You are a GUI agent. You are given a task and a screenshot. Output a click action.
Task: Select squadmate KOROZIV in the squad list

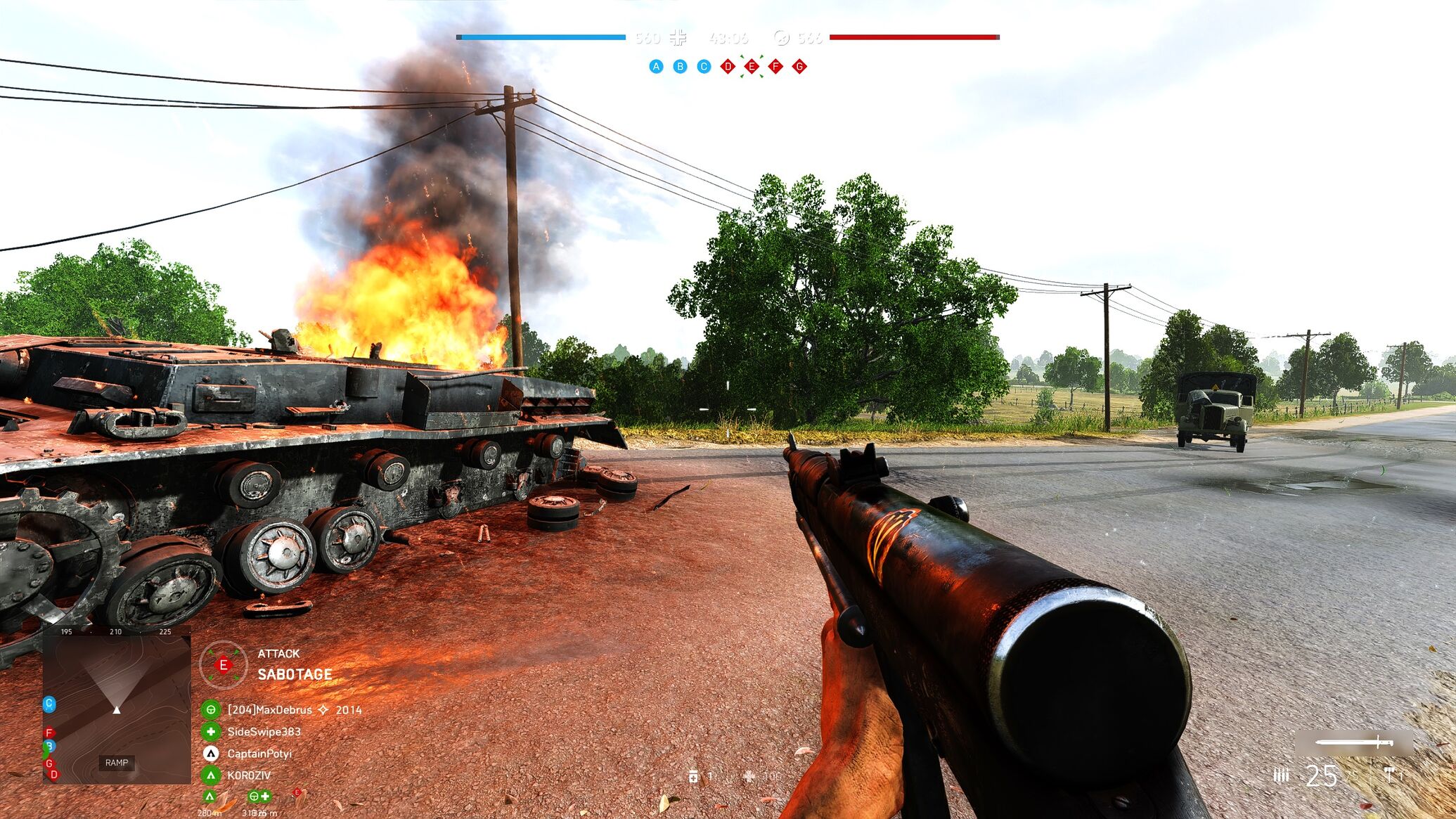[x=248, y=775]
